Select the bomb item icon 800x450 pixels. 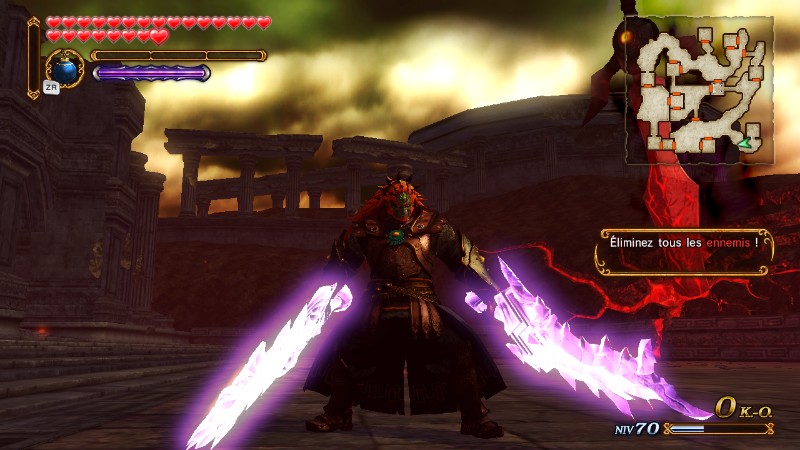65,69
